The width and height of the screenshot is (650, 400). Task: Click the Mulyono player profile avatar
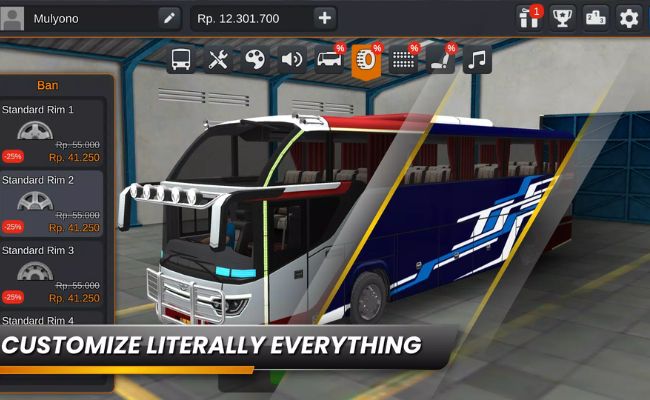(13, 18)
